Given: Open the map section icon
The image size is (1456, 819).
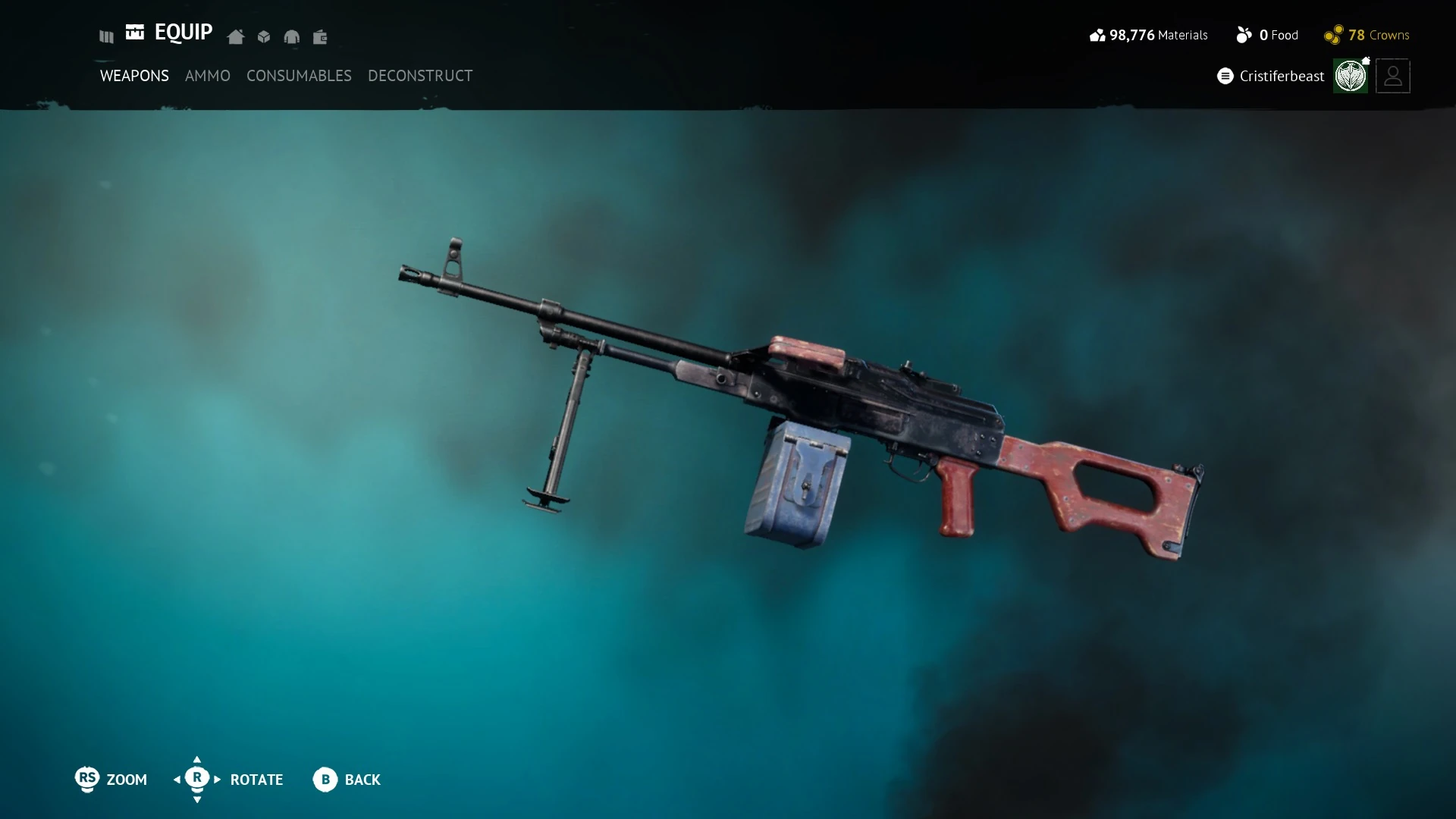Looking at the screenshot, I should point(106,36).
